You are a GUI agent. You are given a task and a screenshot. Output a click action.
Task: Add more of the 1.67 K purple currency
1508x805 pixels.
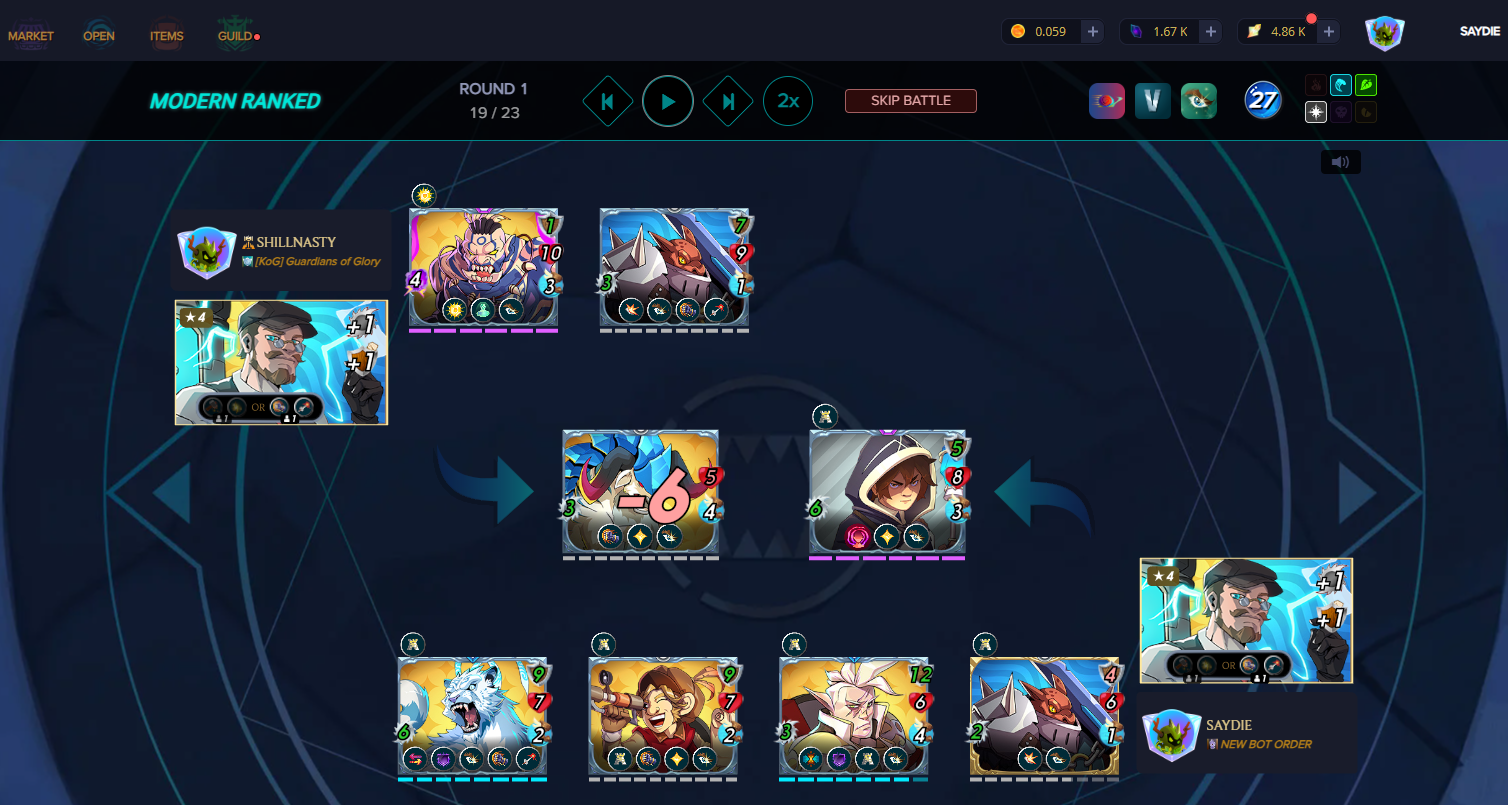click(x=1211, y=32)
